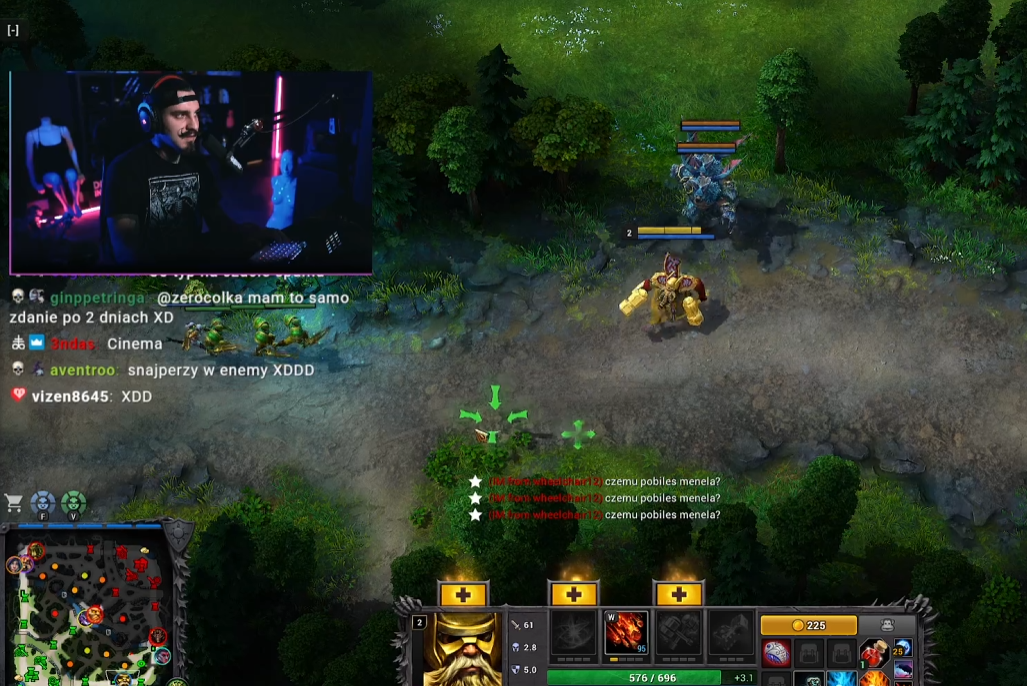The width and height of the screenshot is (1027, 686).
Task: Open the shop cart icon
Action: pos(14,503)
